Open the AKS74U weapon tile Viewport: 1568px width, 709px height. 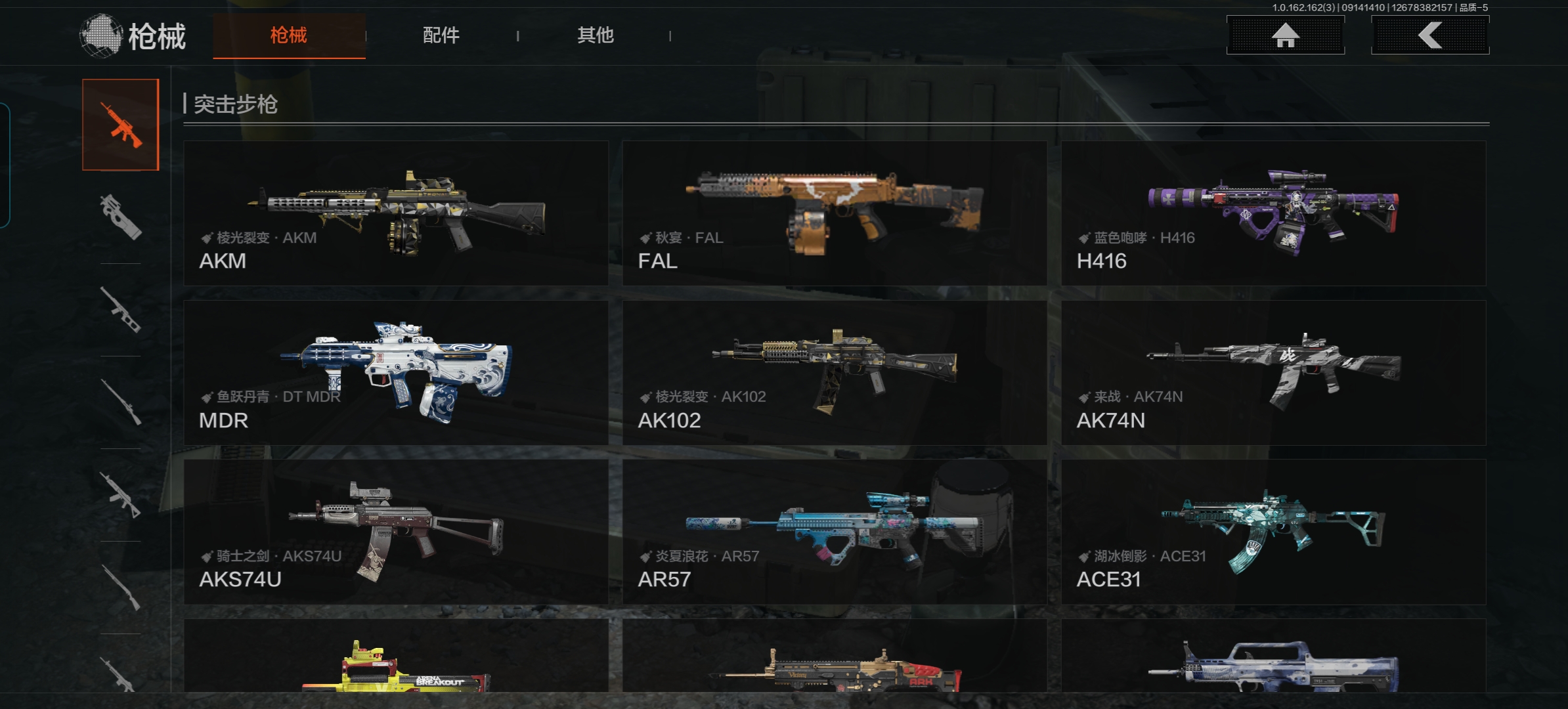click(x=396, y=532)
